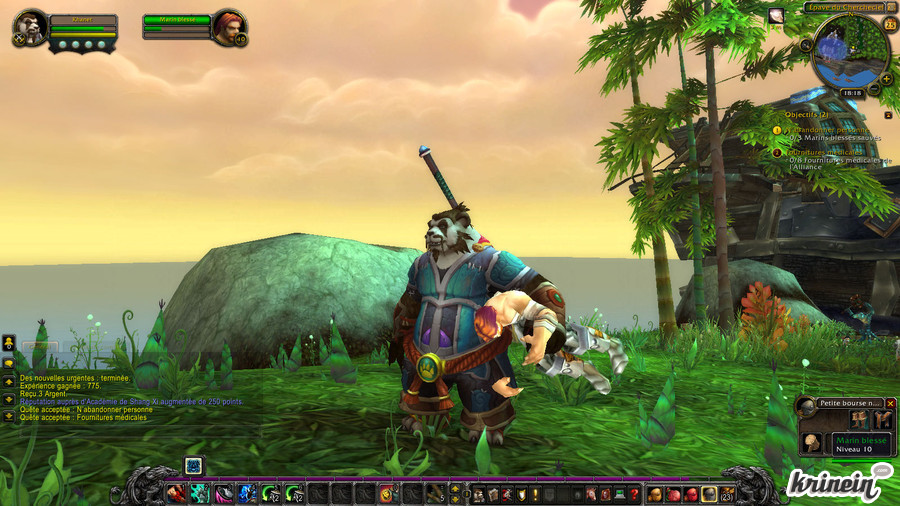Click the Épave du Cherche-ciel zone name

(843, 7)
